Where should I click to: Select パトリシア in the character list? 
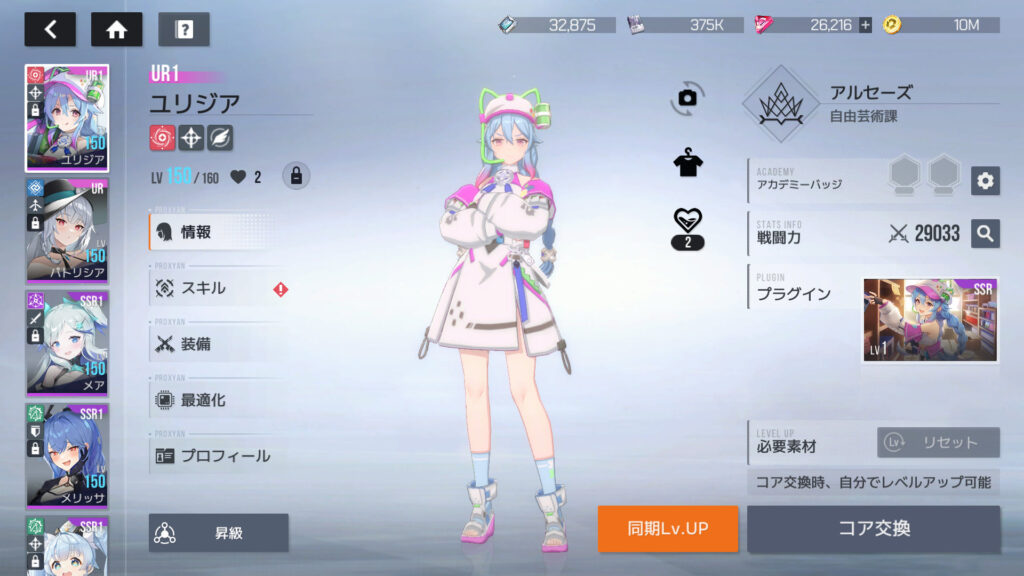[x=67, y=230]
